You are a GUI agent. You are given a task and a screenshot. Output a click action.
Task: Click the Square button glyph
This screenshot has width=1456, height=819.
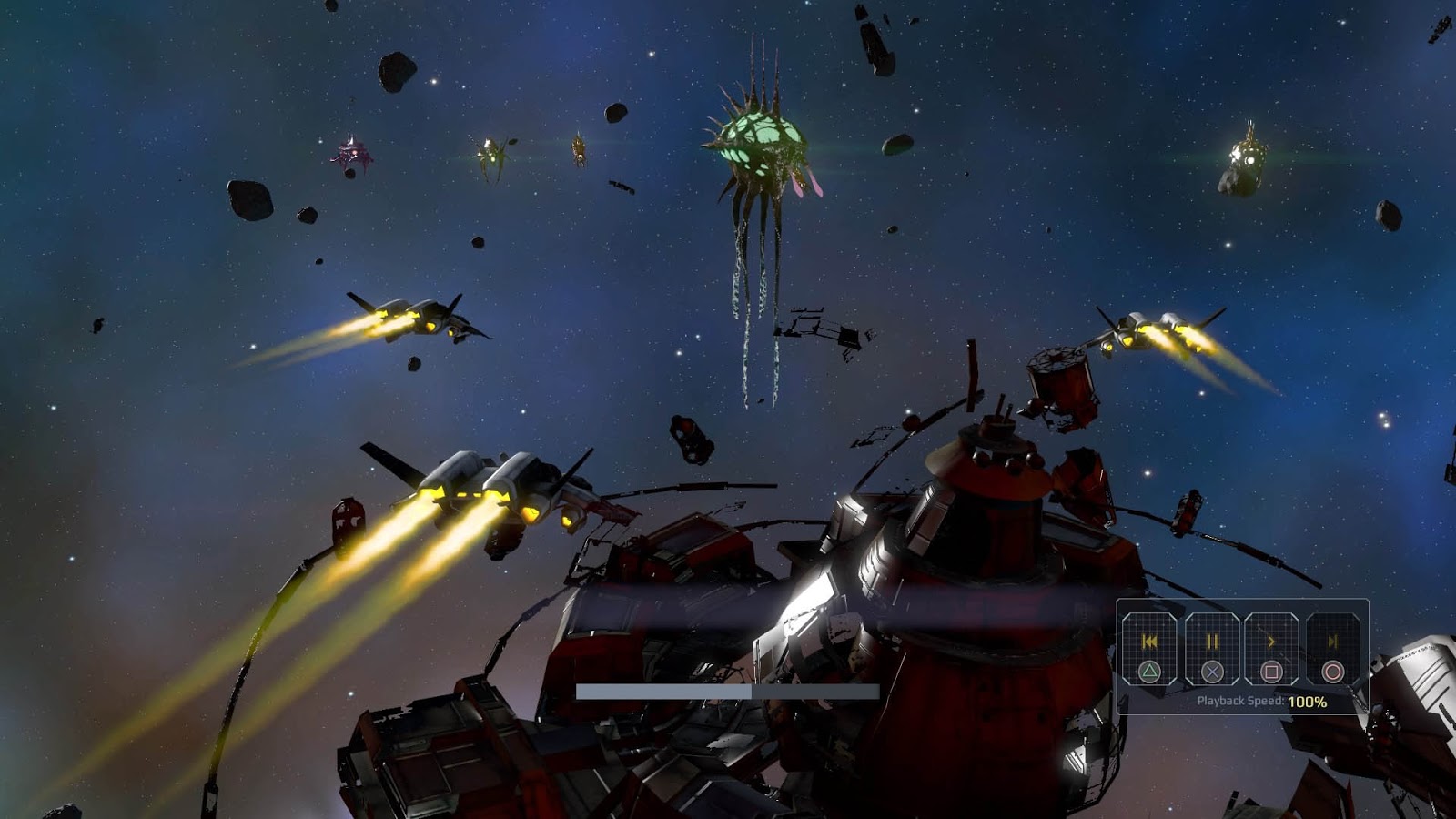coord(1273,672)
